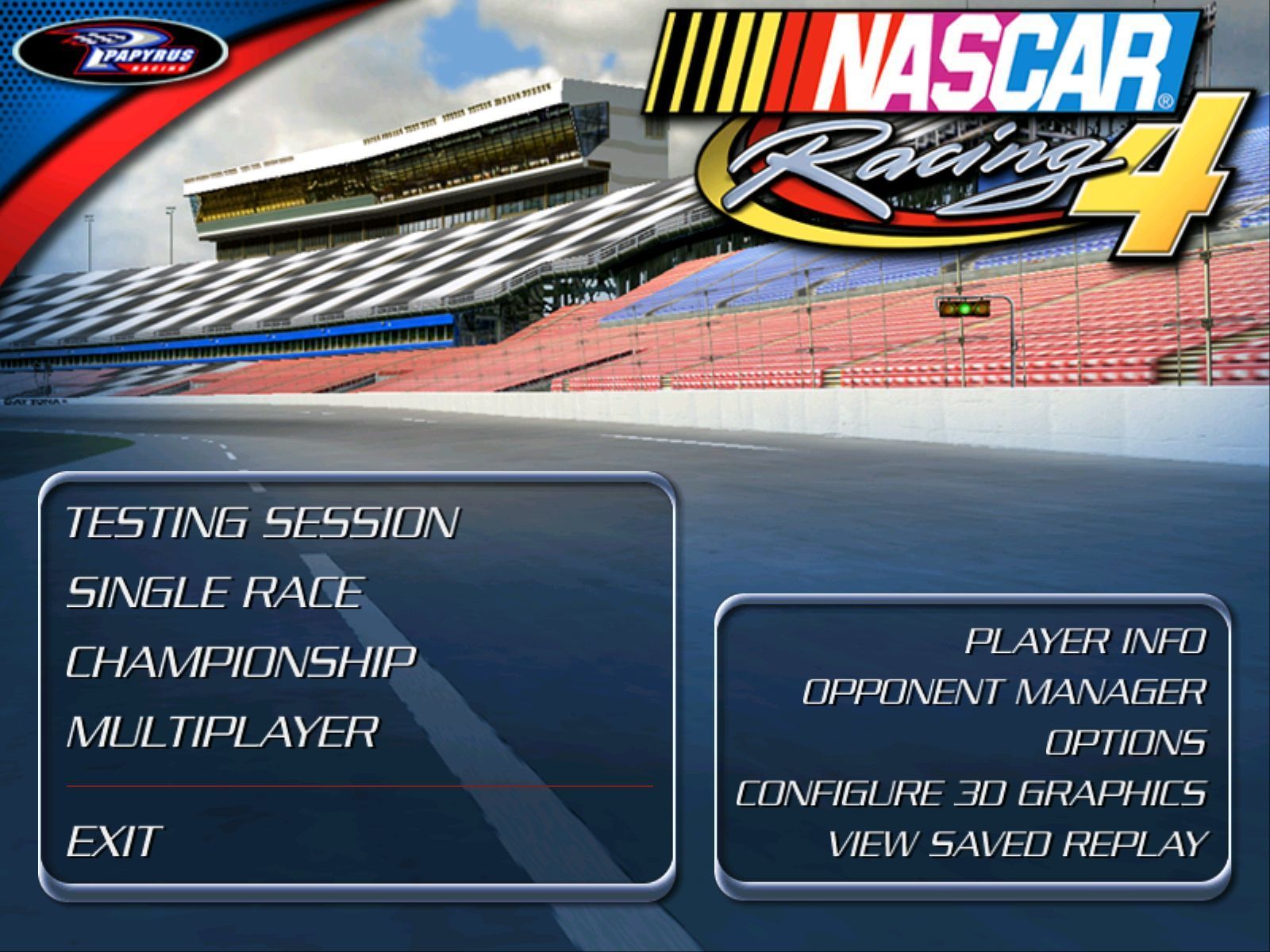Screen dimensions: 1270x952
Task: Open Single Race mode
Action: tap(213, 591)
